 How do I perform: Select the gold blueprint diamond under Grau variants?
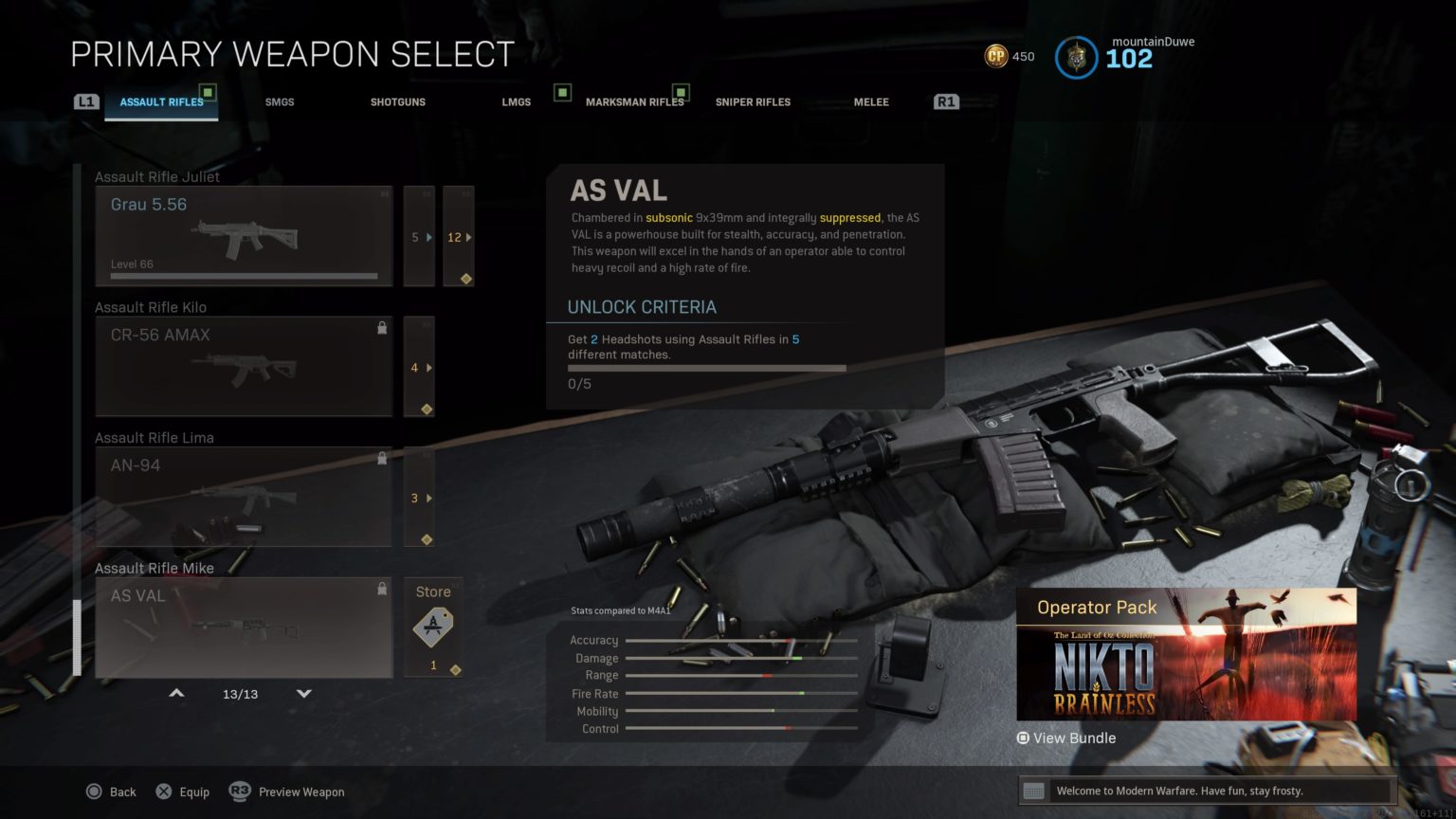pos(465,278)
